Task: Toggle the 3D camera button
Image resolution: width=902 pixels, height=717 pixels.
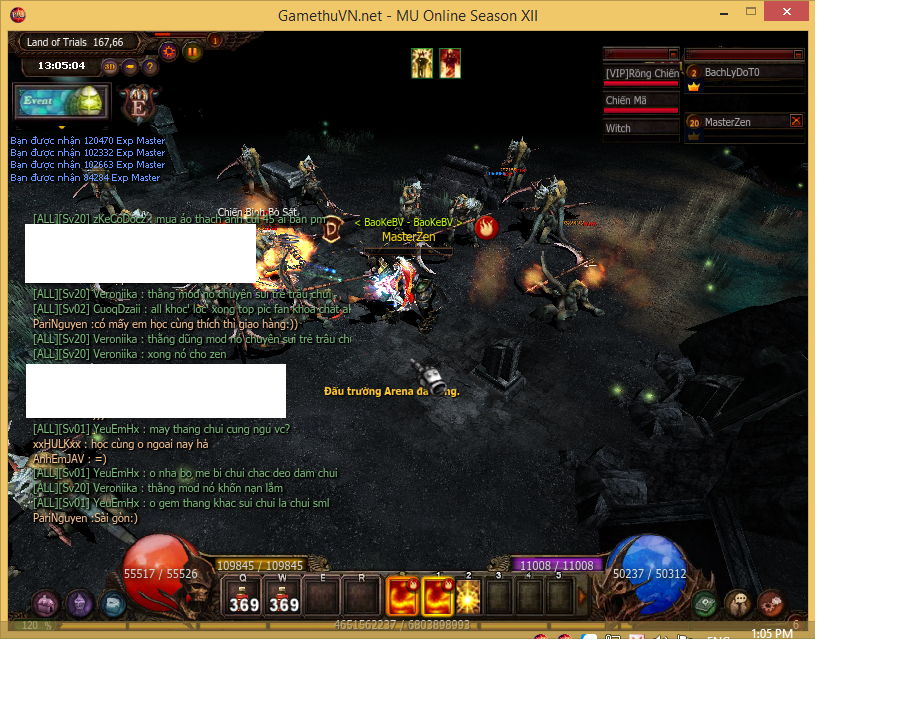Action: (x=110, y=67)
